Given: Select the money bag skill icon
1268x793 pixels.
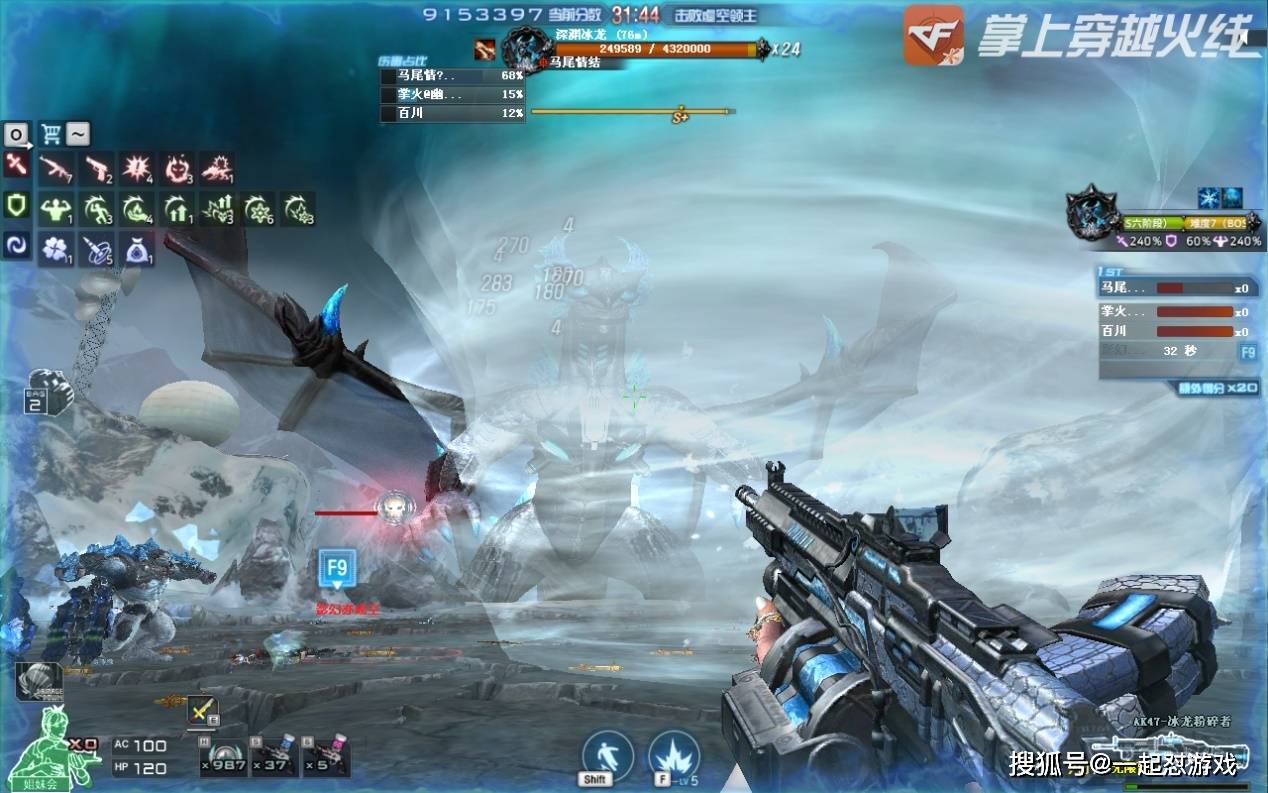Looking at the screenshot, I should [137, 248].
